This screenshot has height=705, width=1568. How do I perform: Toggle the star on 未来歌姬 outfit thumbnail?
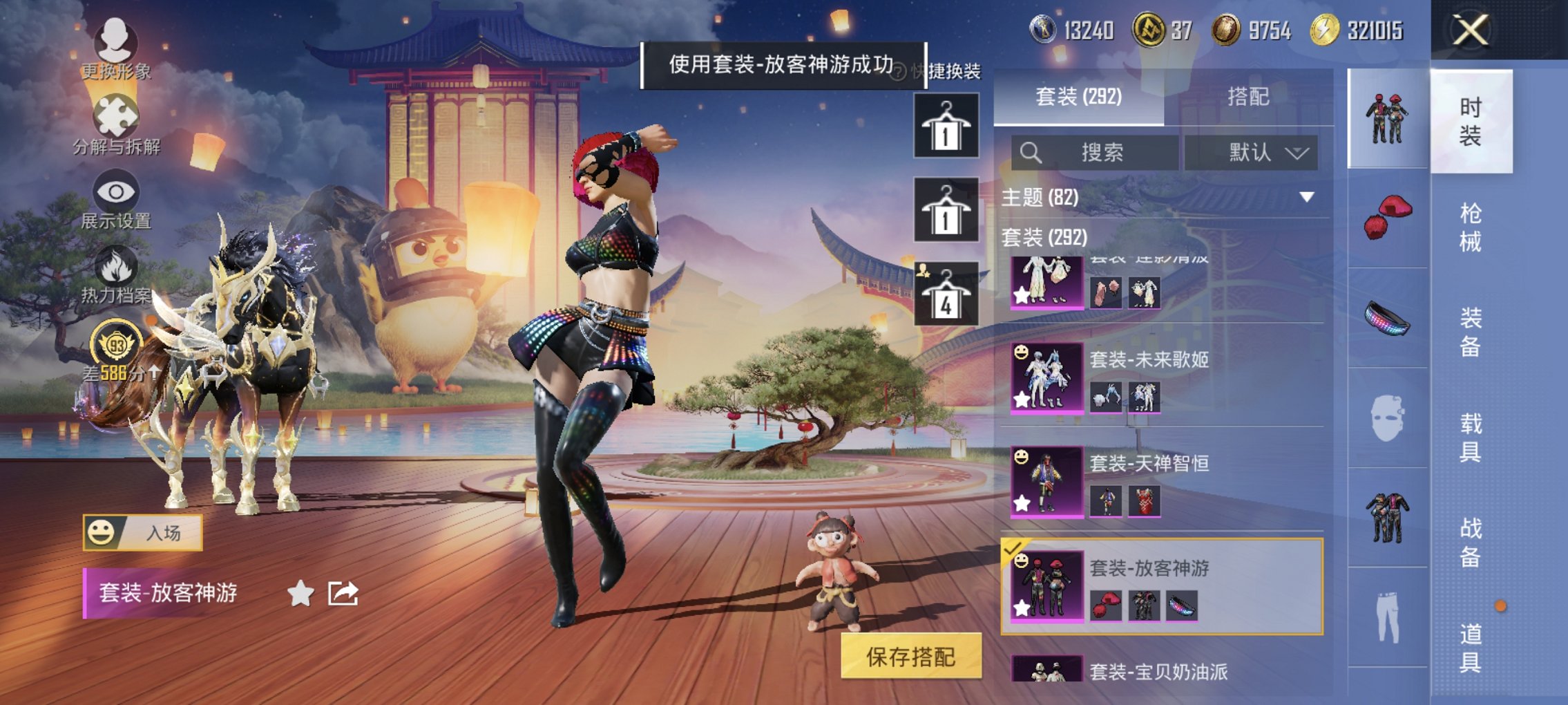[1020, 399]
